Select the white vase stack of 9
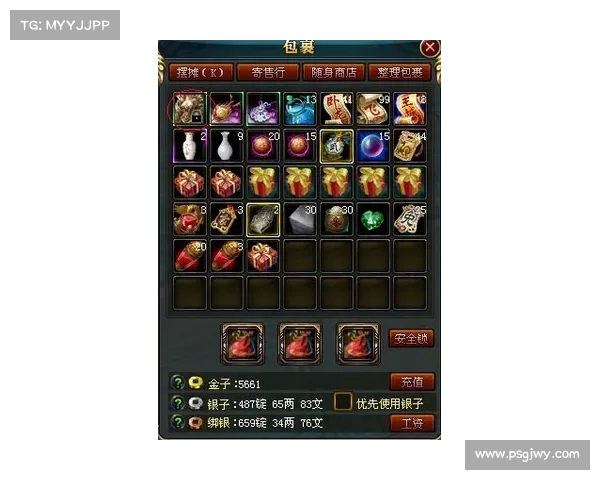This screenshot has height=480, width=600. pos(226,146)
